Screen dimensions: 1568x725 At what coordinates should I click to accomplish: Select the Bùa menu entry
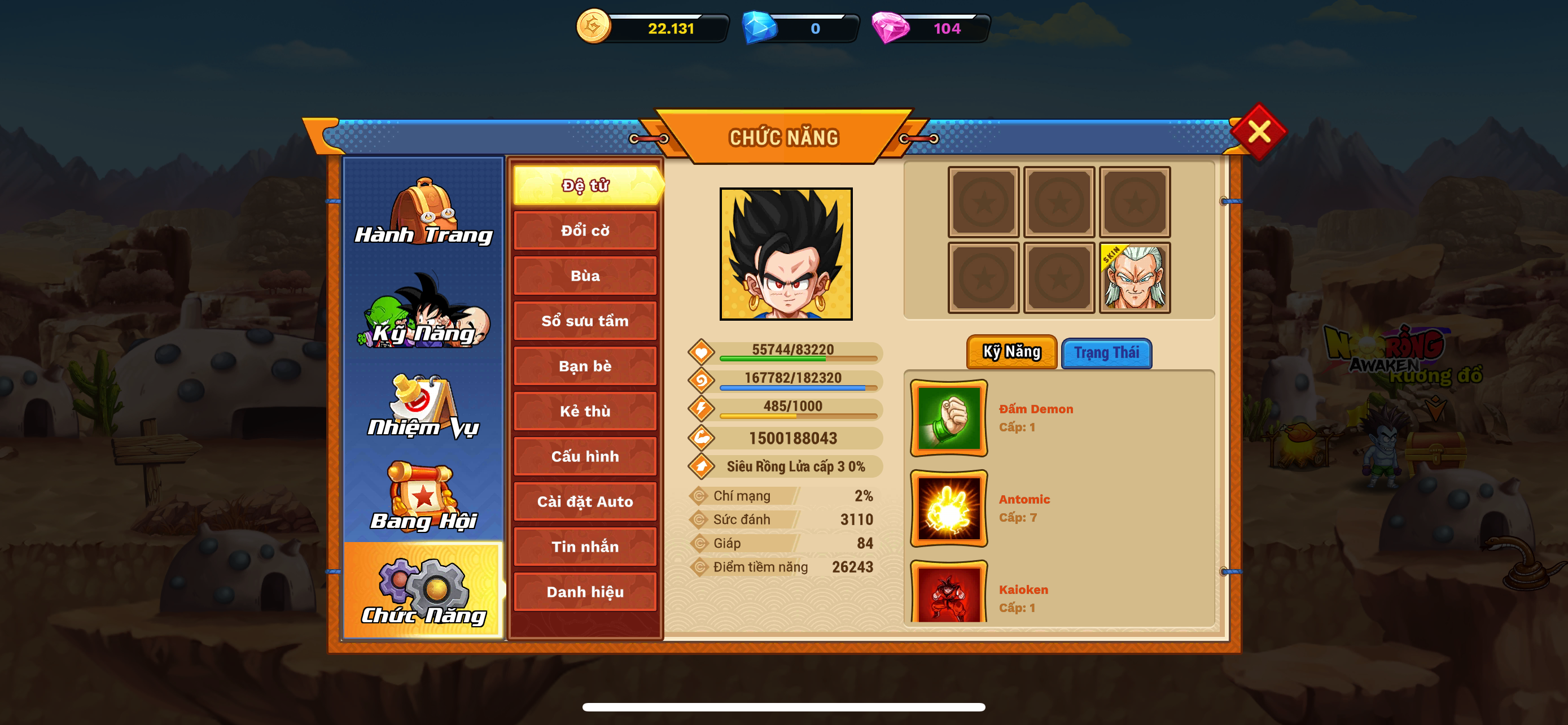tap(585, 276)
